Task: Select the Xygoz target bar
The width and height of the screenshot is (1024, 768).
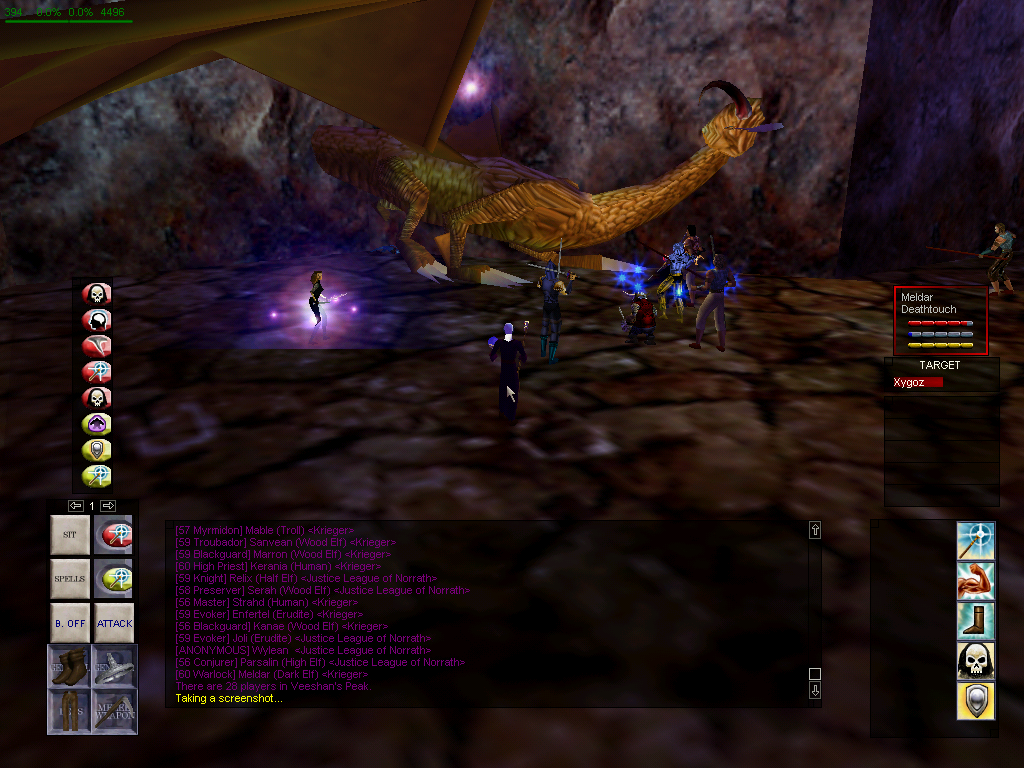Action: tap(919, 383)
